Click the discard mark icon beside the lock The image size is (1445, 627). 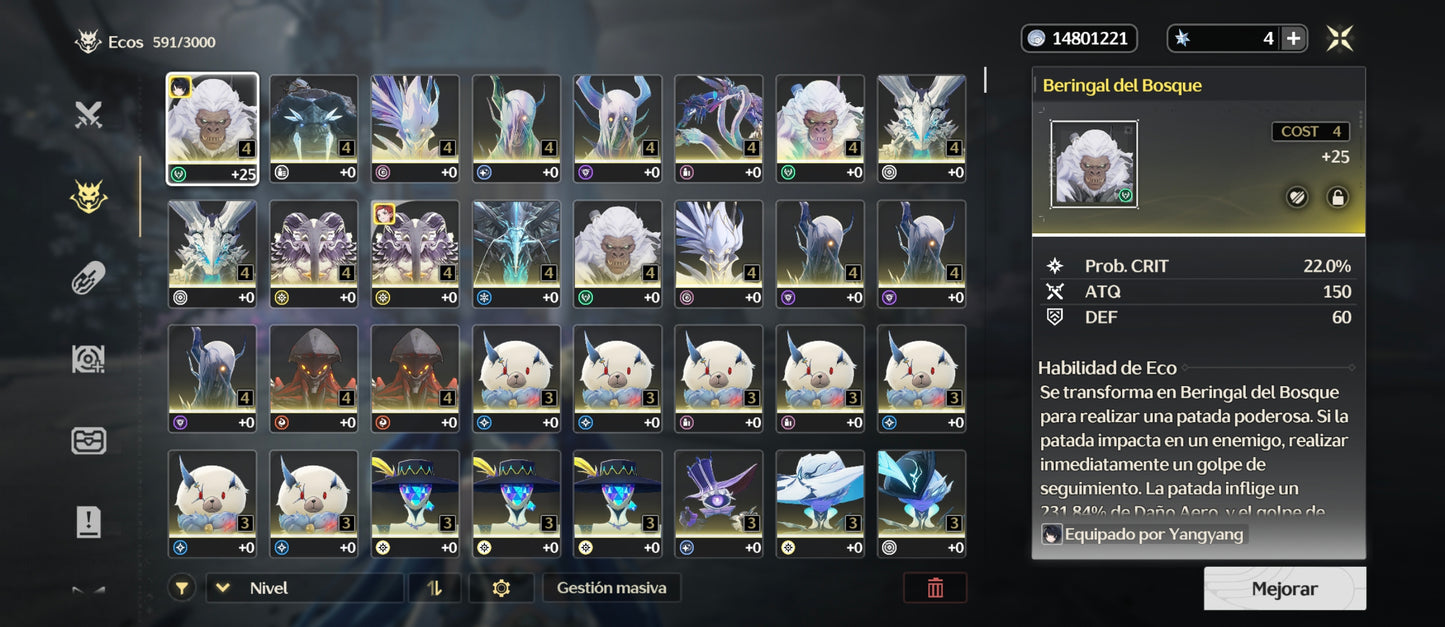(1296, 197)
